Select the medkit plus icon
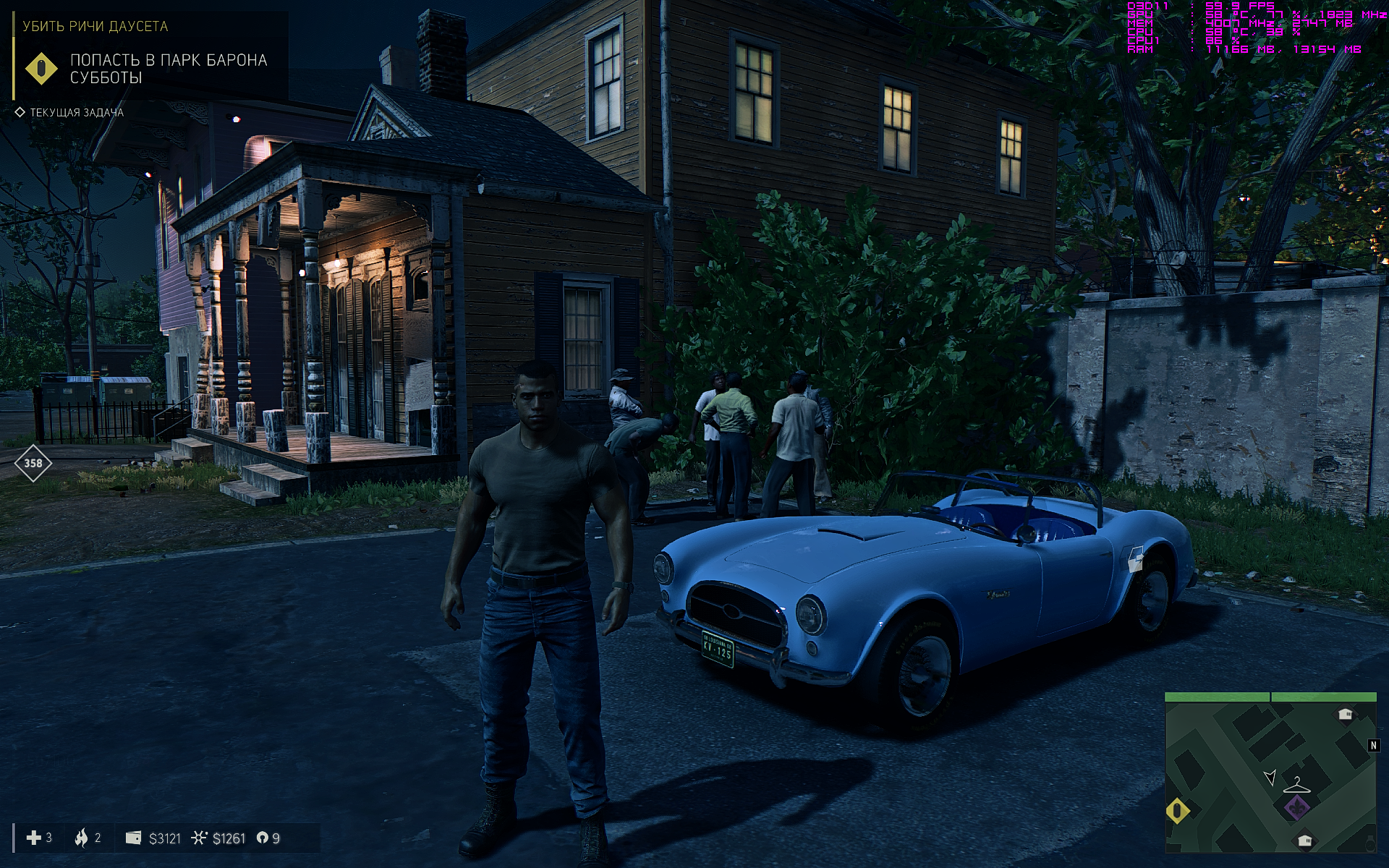The height and width of the screenshot is (868, 1389). tap(33, 838)
